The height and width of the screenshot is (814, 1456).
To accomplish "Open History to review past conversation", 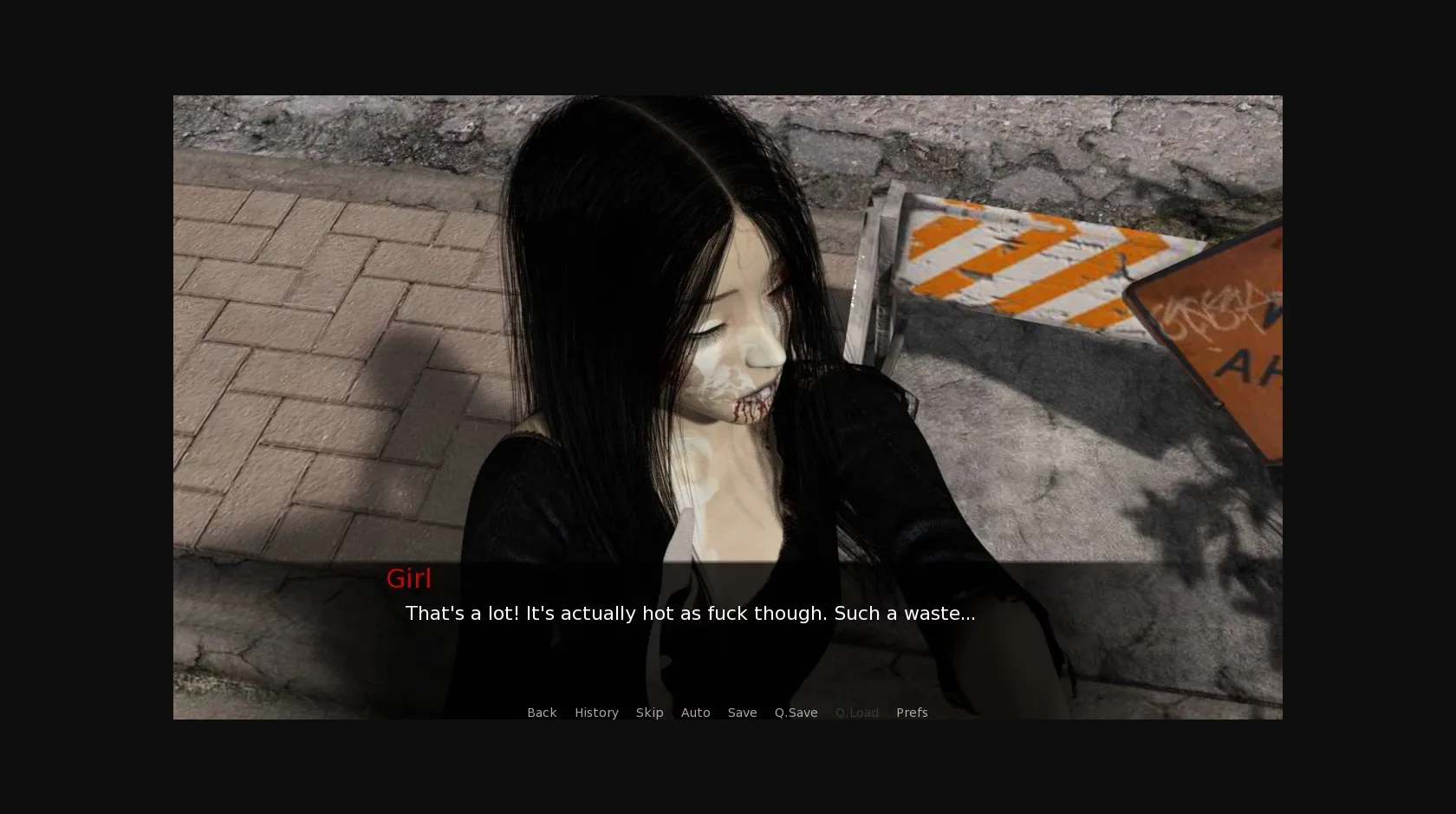I will click(x=596, y=712).
